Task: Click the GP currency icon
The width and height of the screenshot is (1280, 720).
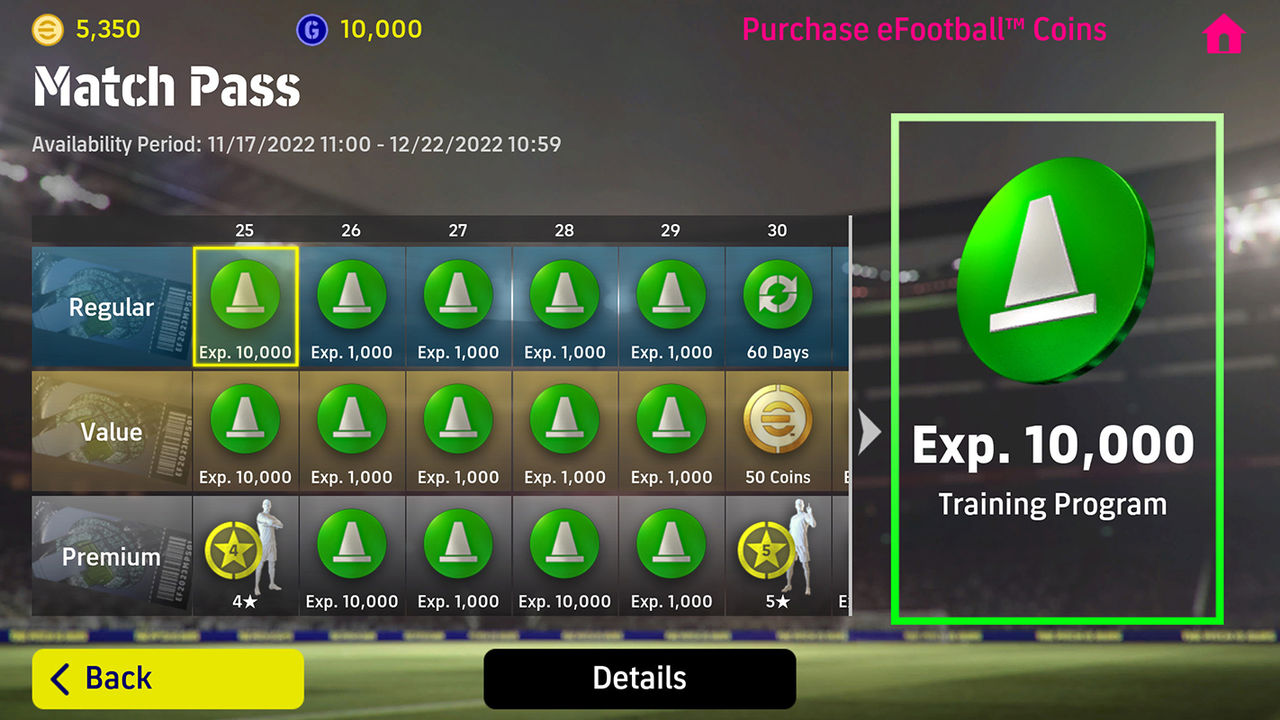Action: (x=311, y=29)
